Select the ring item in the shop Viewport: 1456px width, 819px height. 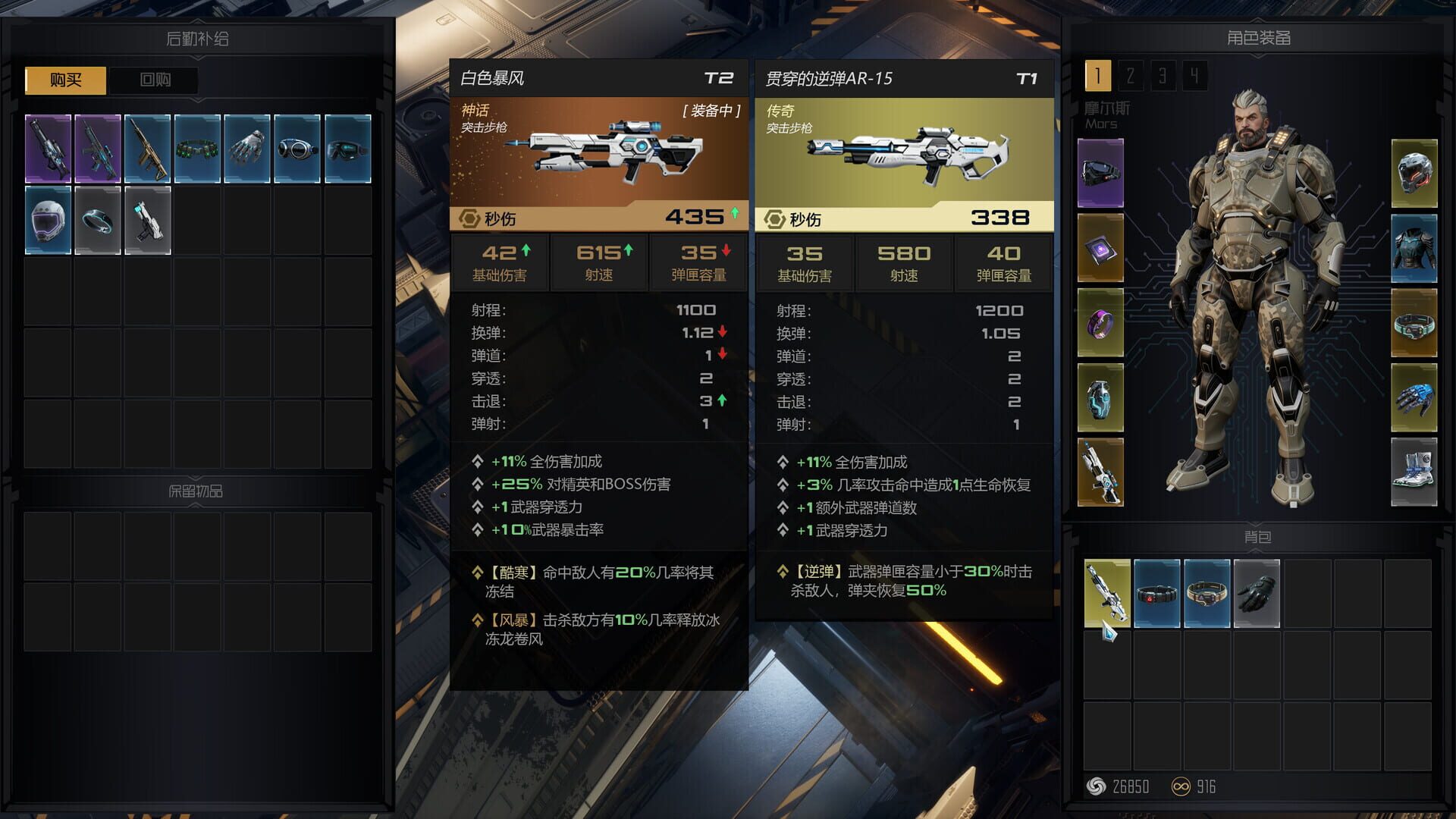[x=97, y=220]
